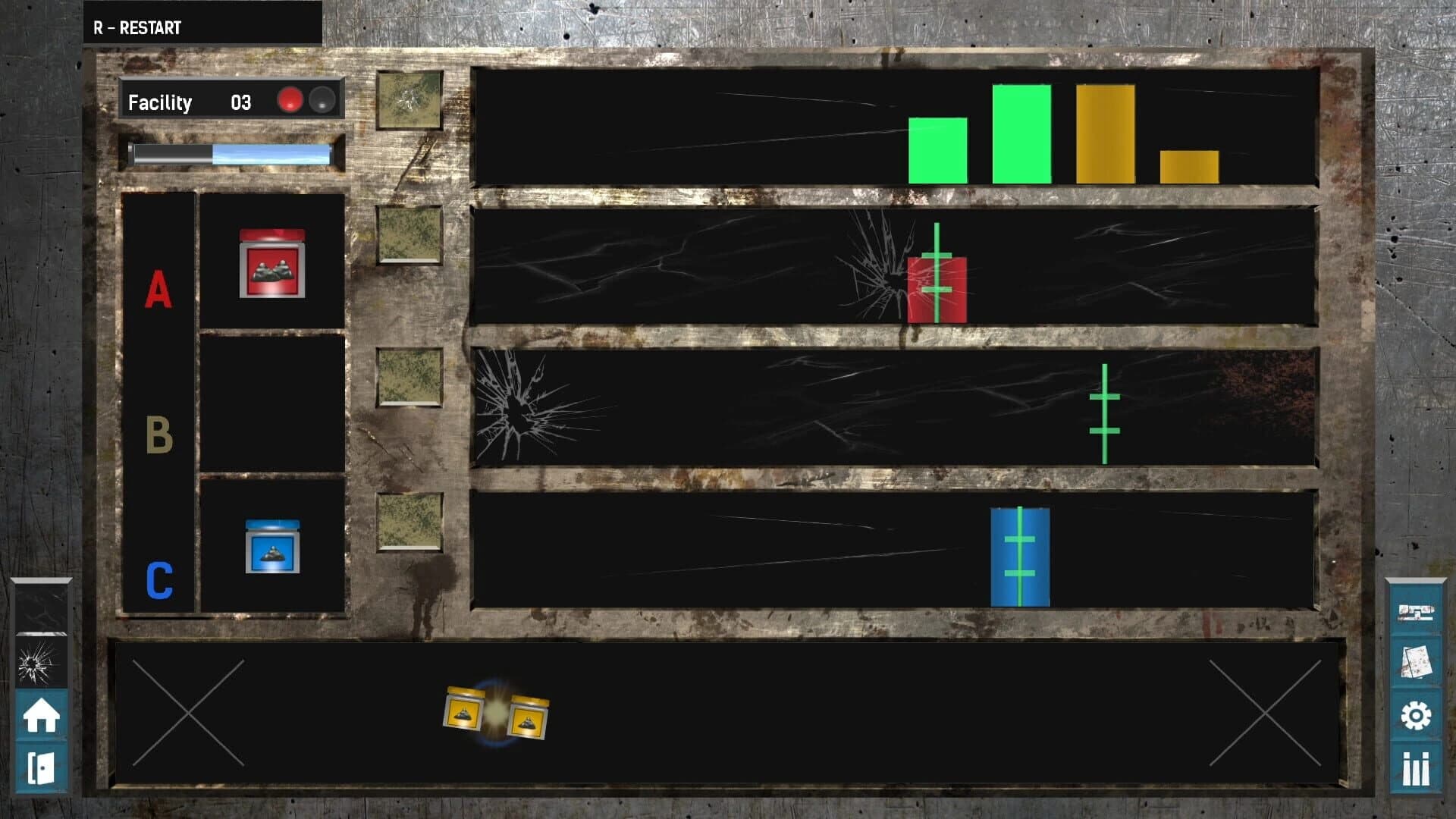Open the bottom camo window tile
Image resolution: width=1456 pixels, height=819 pixels.
tap(410, 519)
